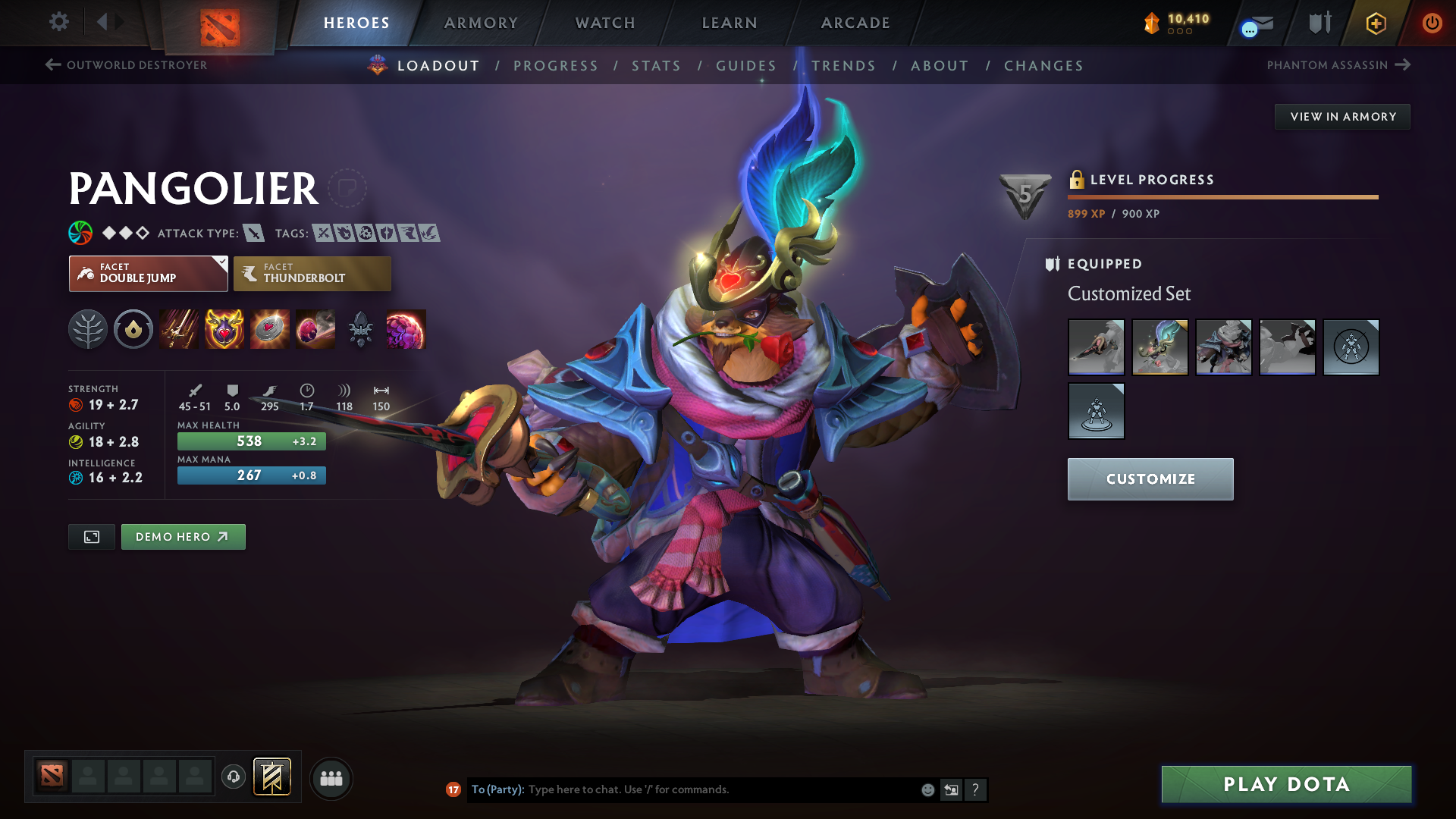Viewport: 1456px width, 819px height.
Task: Click the PLAY DOTA button
Action: (x=1285, y=784)
